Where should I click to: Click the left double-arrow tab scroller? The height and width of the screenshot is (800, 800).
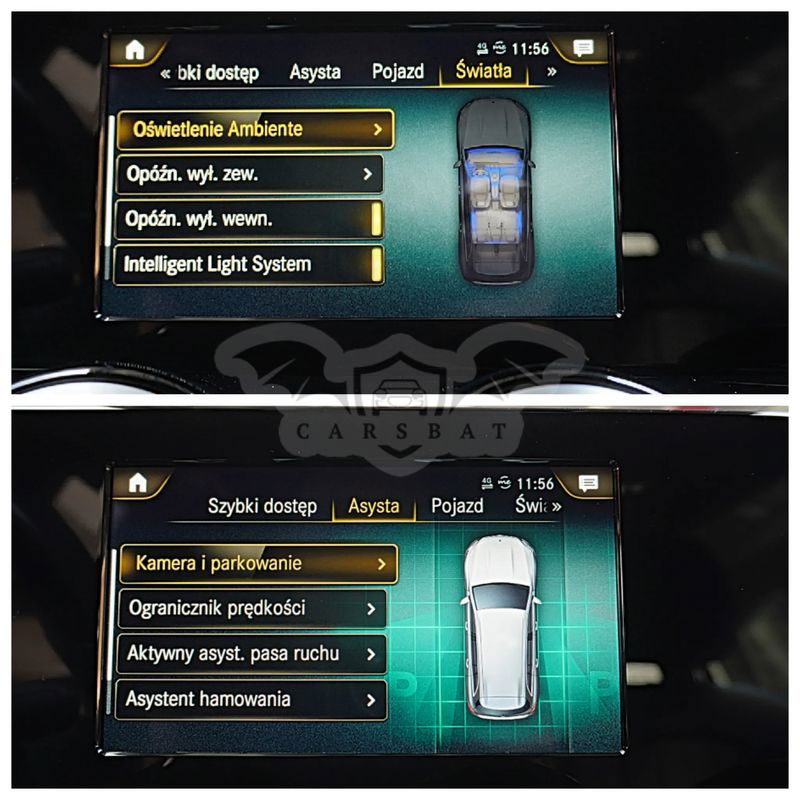click(x=165, y=72)
